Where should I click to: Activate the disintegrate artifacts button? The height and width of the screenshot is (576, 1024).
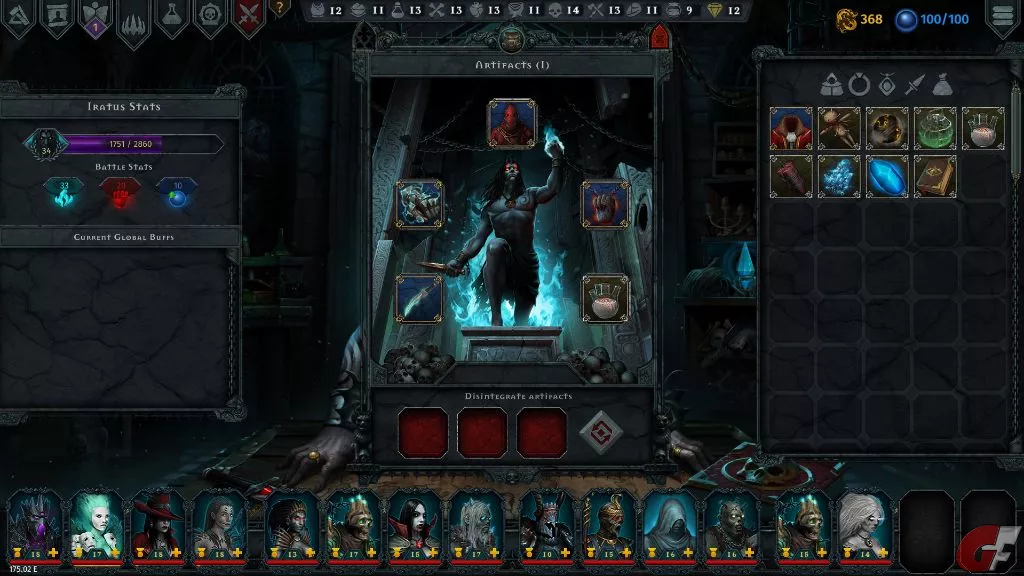tap(600, 432)
